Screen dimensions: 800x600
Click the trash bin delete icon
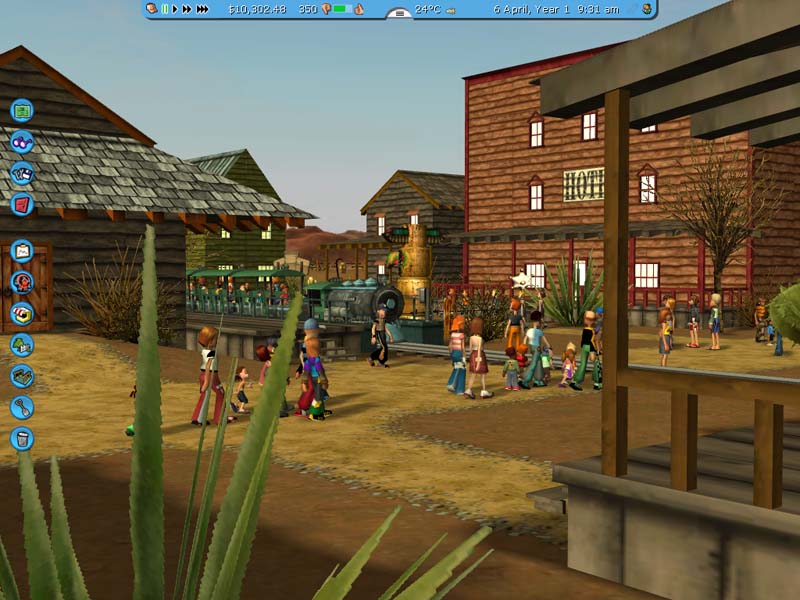22,438
